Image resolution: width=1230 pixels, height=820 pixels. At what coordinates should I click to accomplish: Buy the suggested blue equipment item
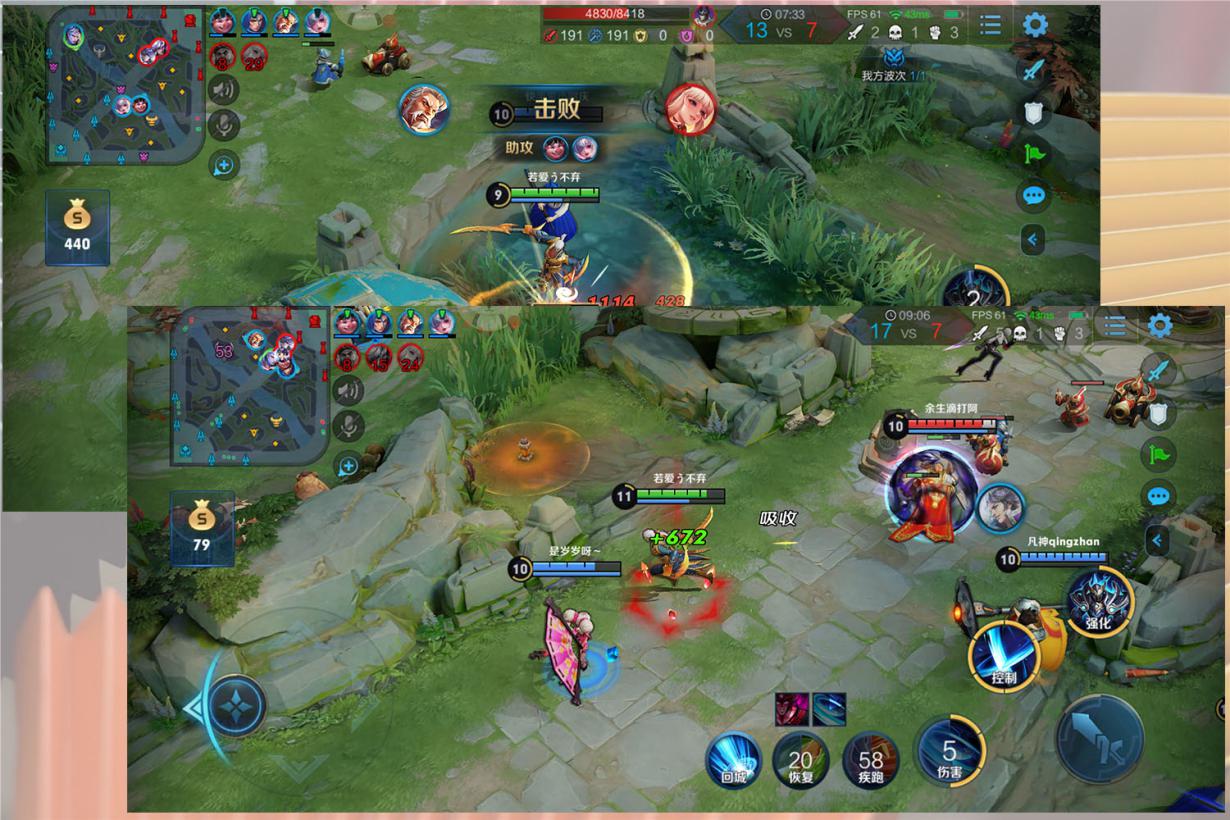829,709
